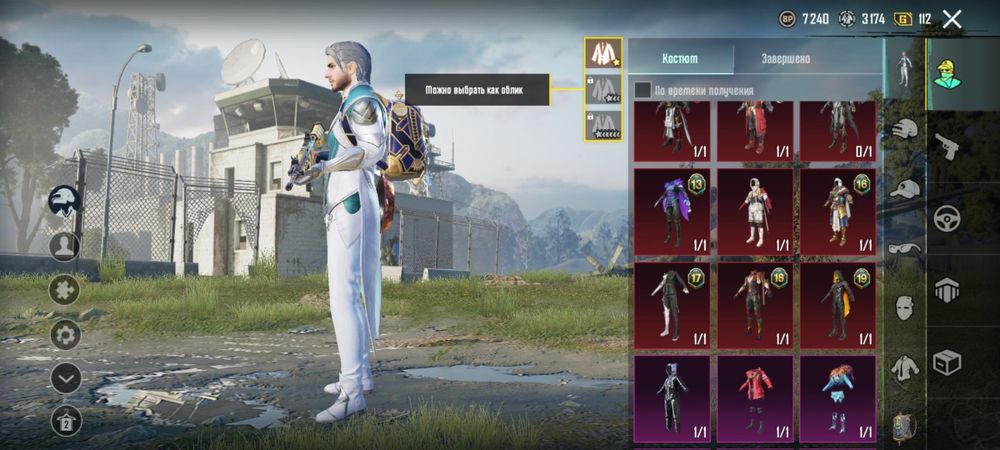
Task: Select the purple level 13 outfit
Action: click(x=672, y=211)
